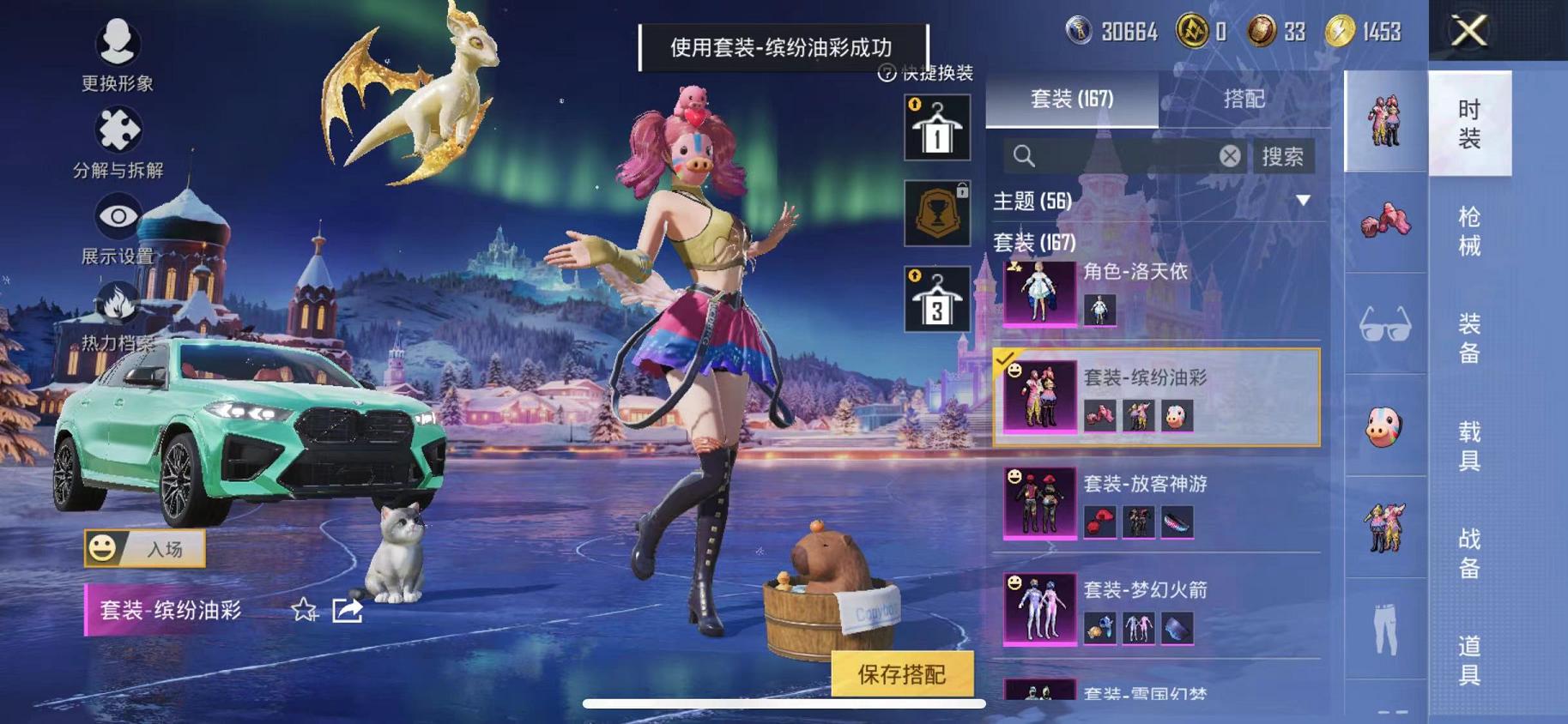Open the 枪械 category tab
Screen dimensions: 1568x724
pyautogui.click(x=1469, y=227)
